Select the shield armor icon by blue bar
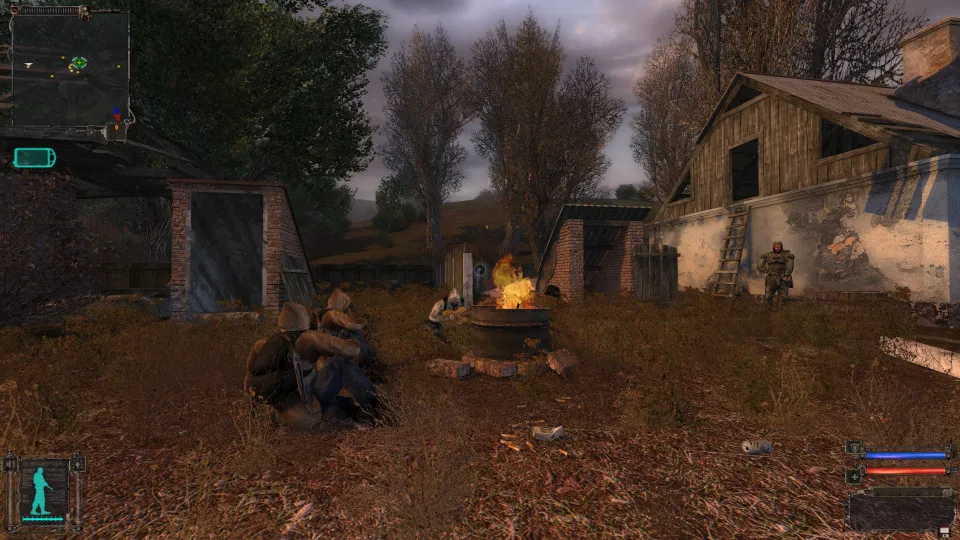Viewport: 960px width, 540px height. (853, 448)
